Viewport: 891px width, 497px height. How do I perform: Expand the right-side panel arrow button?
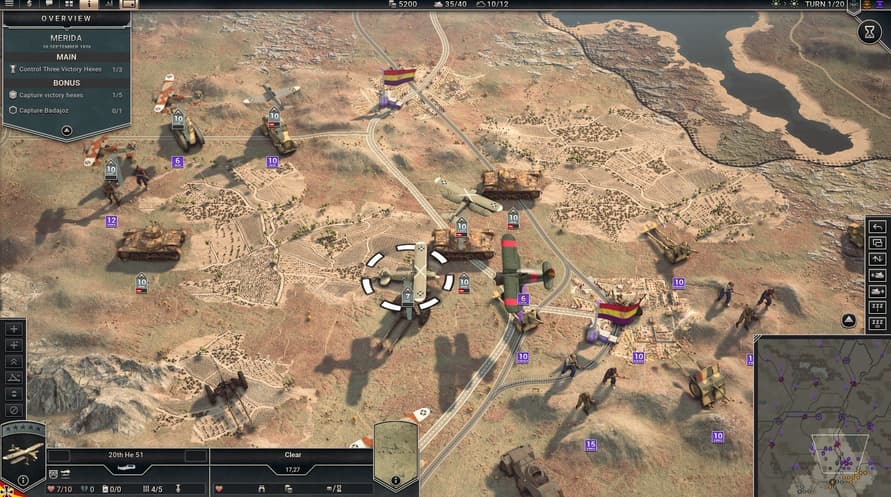848,321
